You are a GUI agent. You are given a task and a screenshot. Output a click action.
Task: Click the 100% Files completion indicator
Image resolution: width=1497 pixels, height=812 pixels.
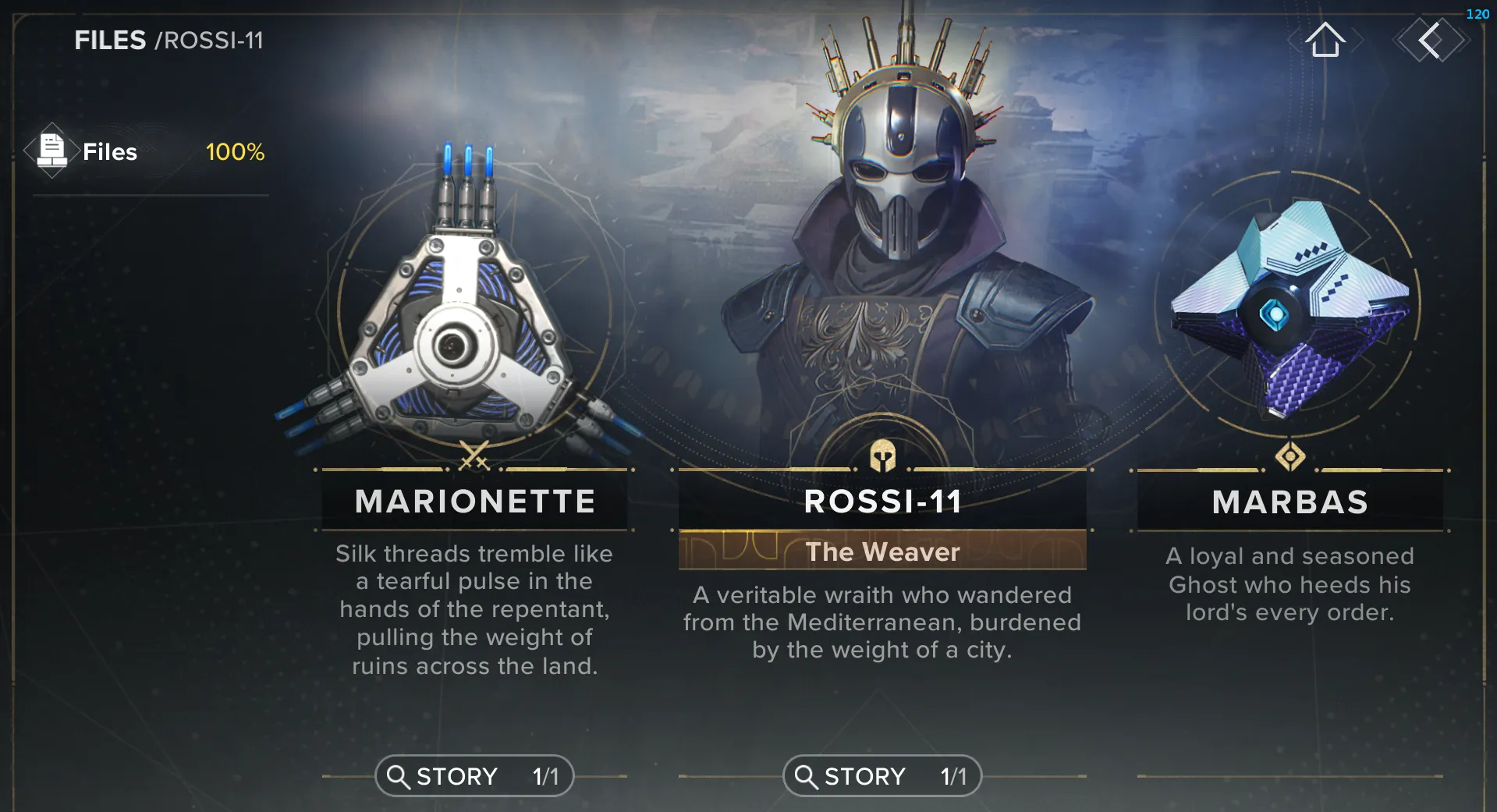pos(235,152)
